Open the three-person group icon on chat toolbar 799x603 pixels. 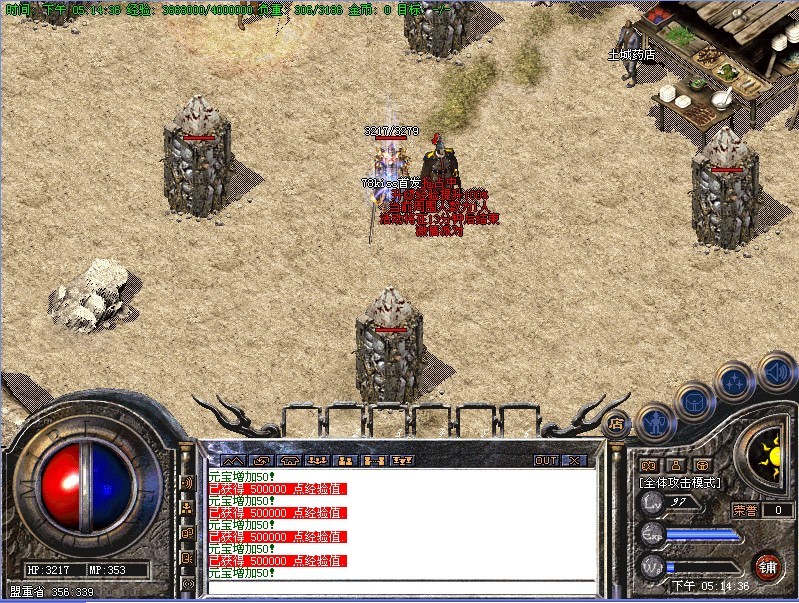click(318, 461)
